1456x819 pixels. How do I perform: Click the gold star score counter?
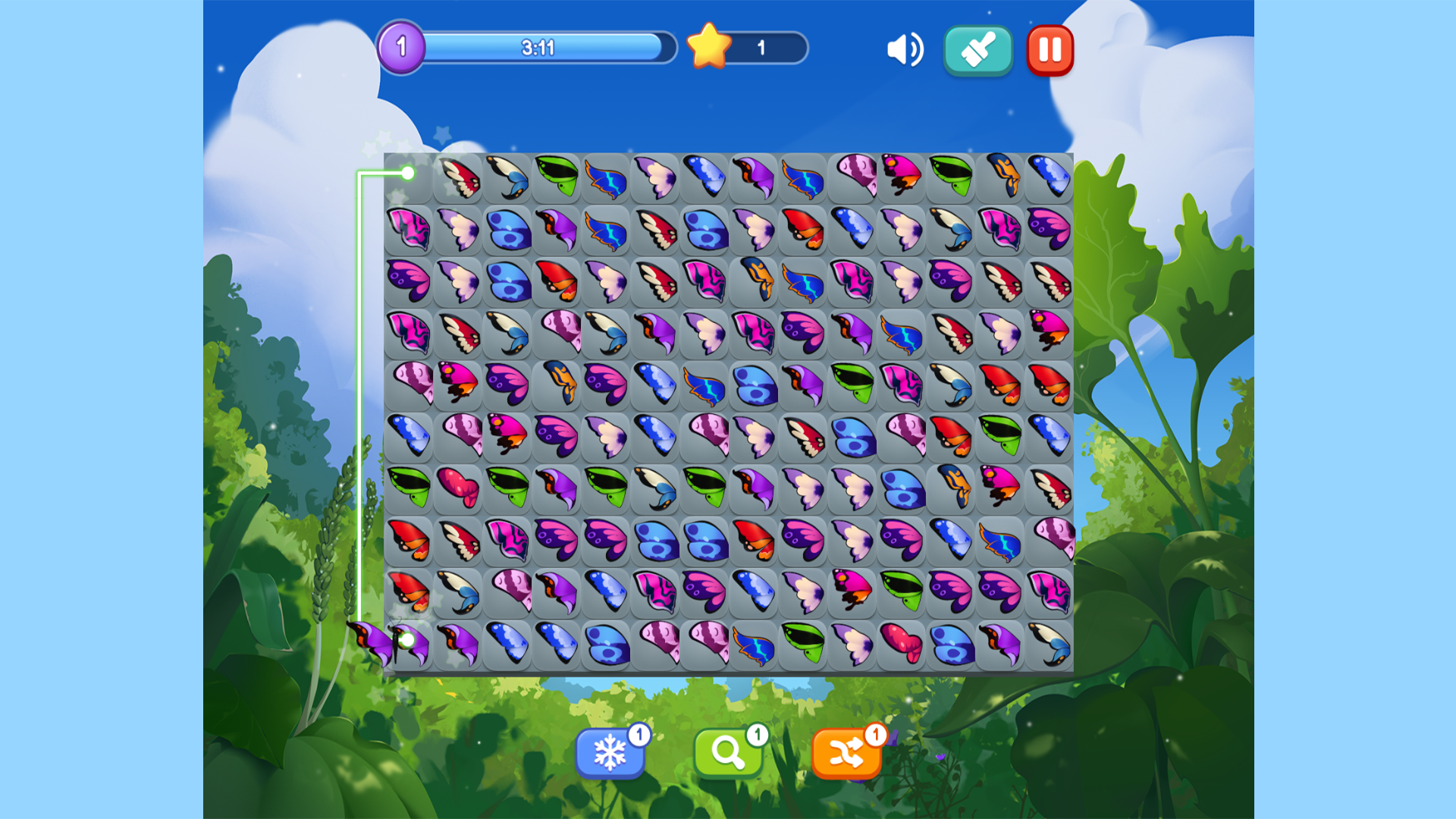[x=709, y=49]
